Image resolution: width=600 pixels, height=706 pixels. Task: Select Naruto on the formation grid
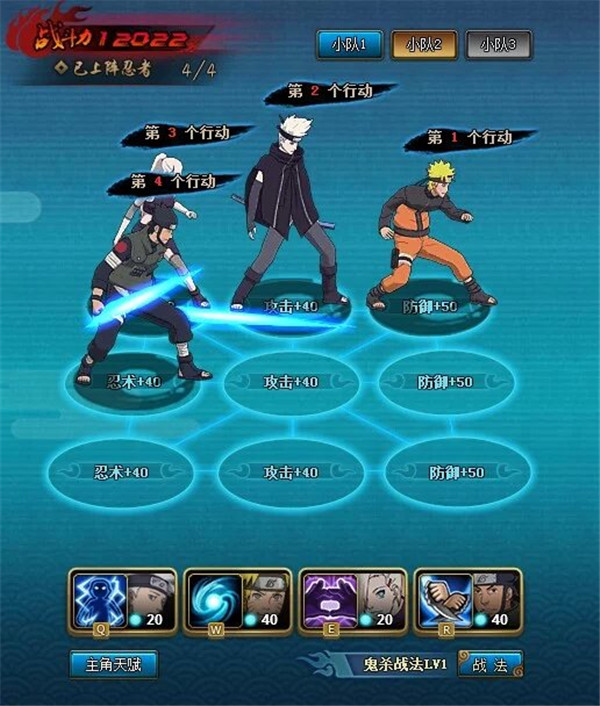pyautogui.click(x=431, y=235)
